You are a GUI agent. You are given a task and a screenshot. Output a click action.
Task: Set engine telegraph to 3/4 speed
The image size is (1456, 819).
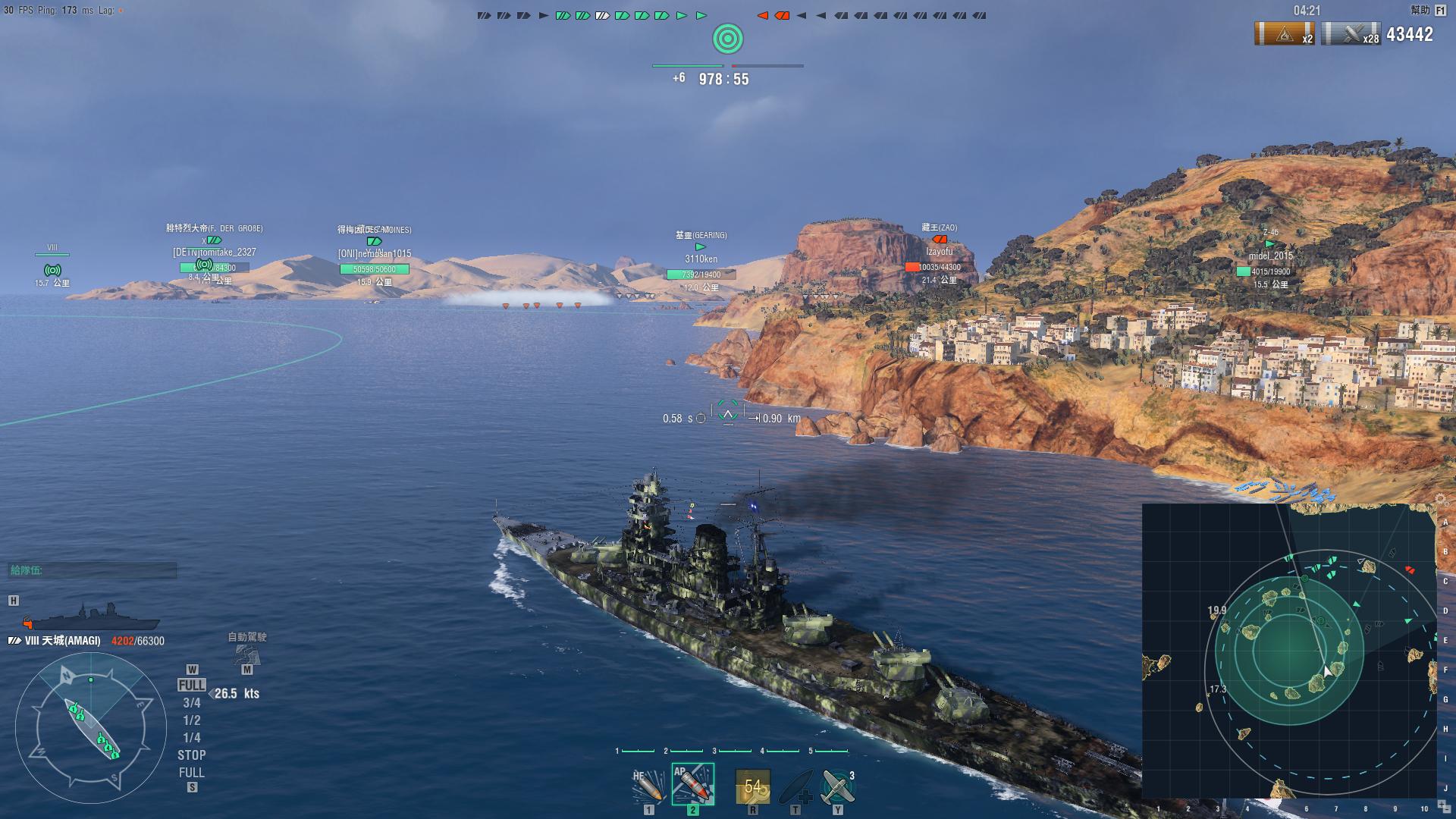[x=192, y=703]
